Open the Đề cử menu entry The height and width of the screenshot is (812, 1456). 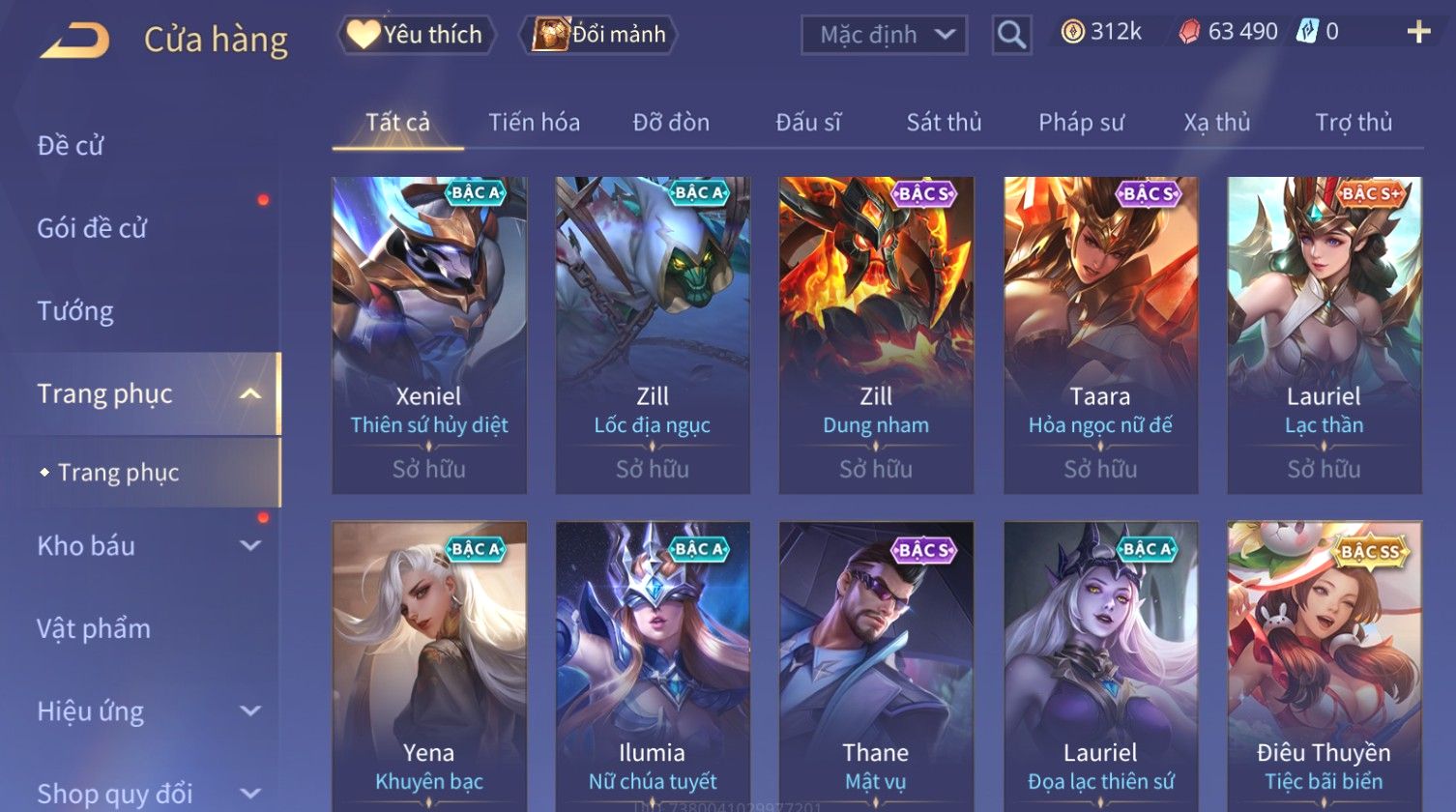tap(71, 146)
